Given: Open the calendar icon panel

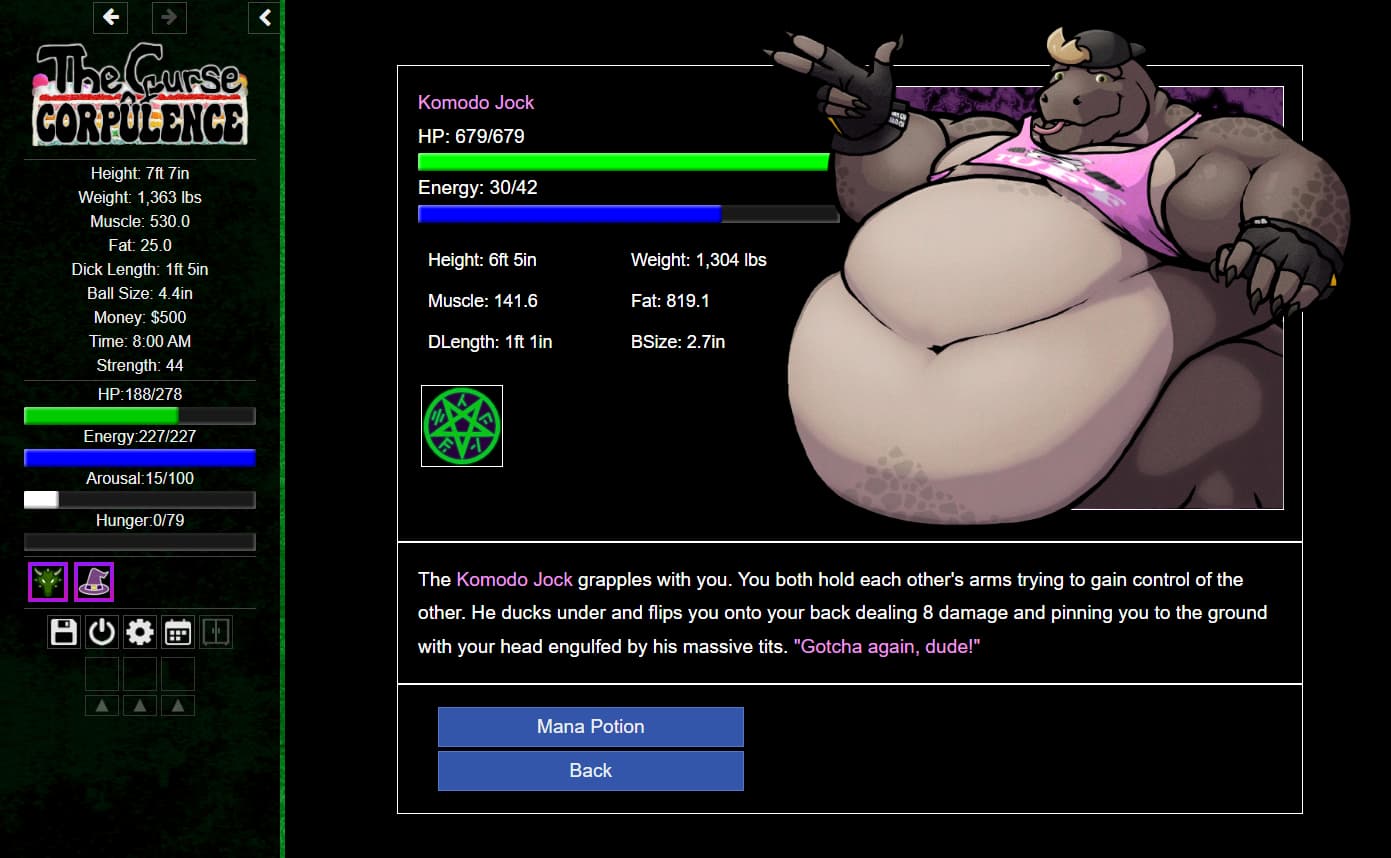Looking at the screenshot, I should pyautogui.click(x=177, y=631).
